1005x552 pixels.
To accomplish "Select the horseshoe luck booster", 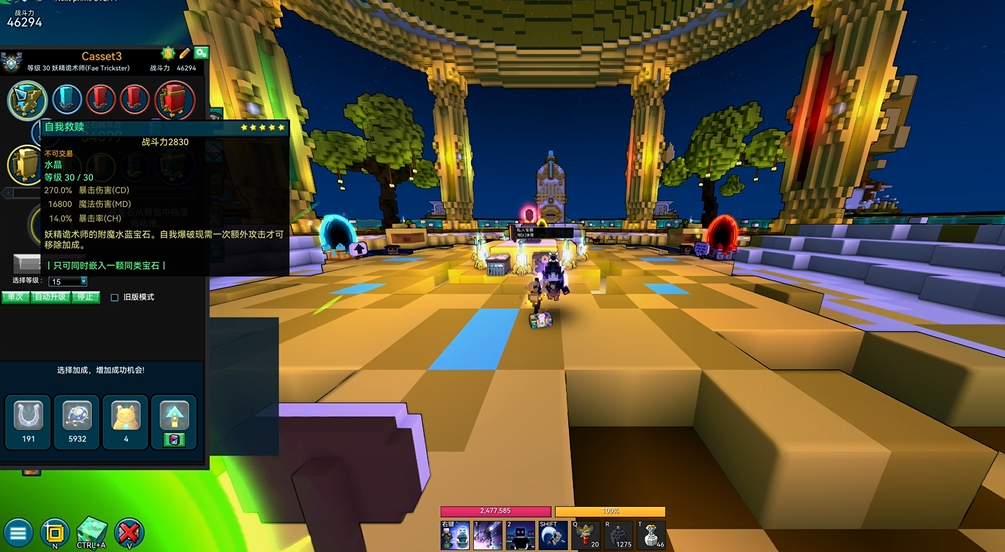I will [x=26, y=420].
